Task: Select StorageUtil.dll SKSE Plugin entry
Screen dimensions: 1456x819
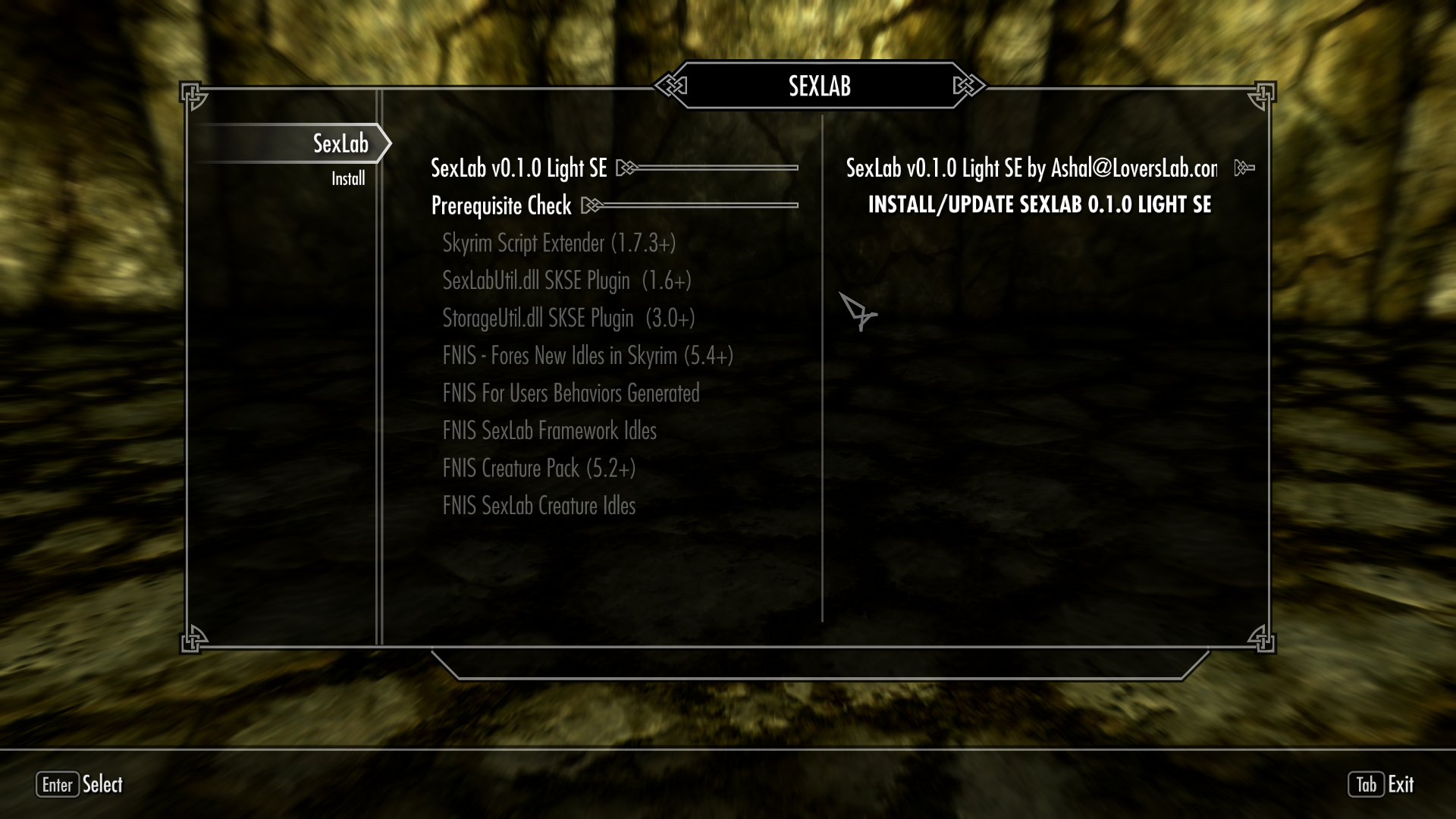Action: pyautogui.click(x=569, y=318)
